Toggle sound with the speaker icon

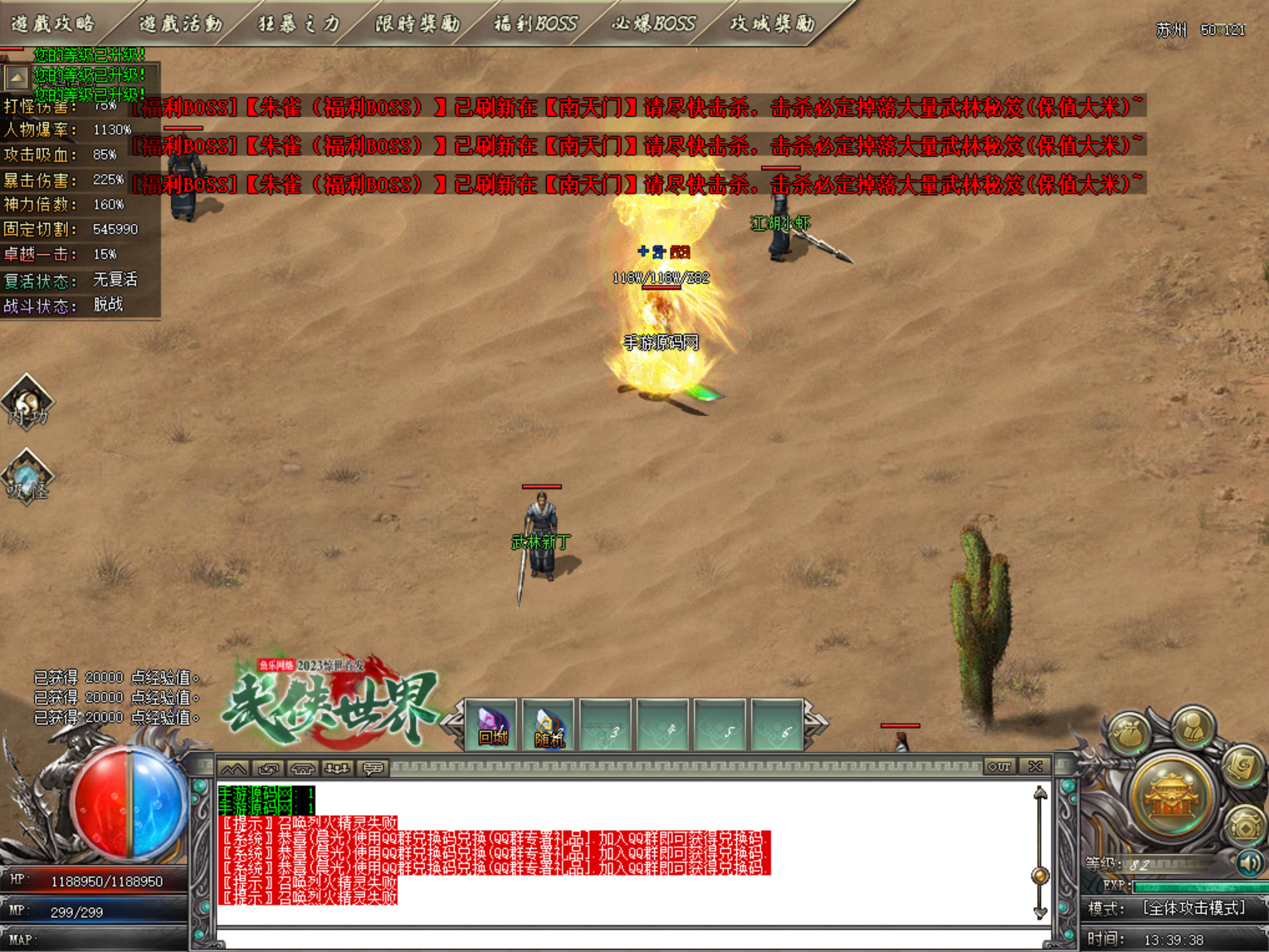coord(1249,862)
